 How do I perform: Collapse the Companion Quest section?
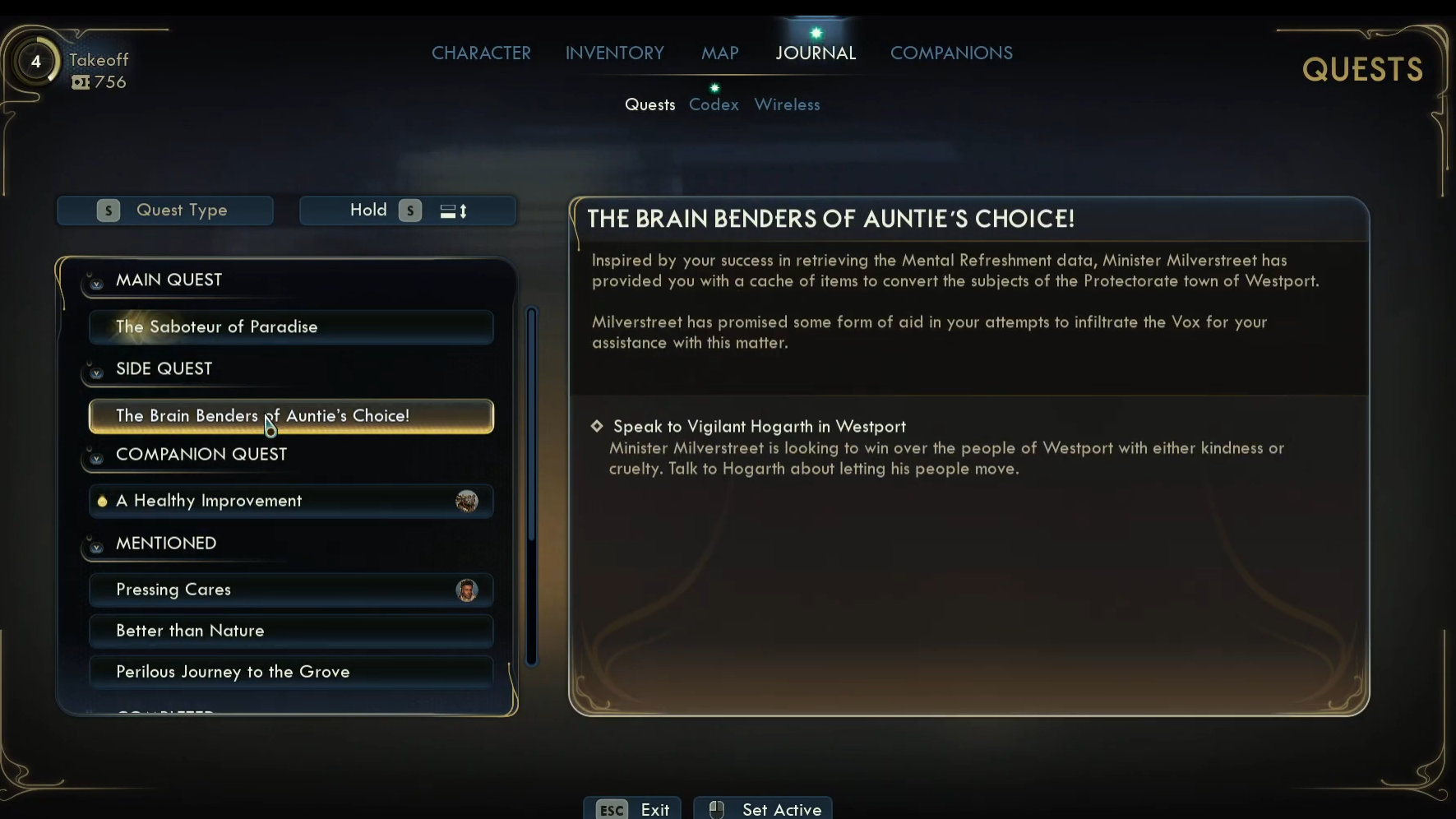96,457
